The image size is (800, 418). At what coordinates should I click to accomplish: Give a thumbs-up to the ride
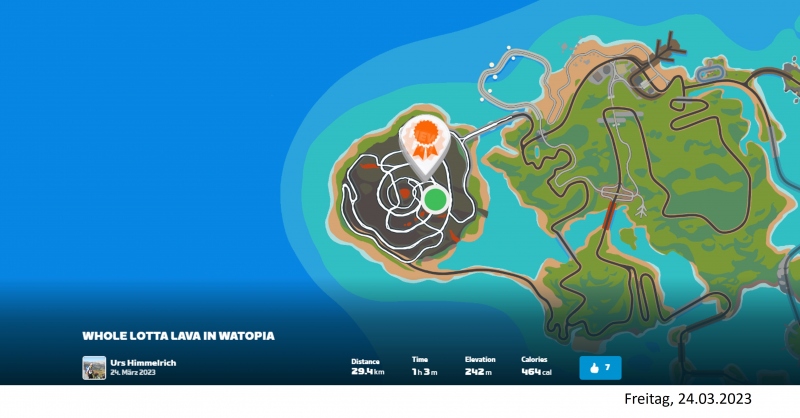point(600,368)
